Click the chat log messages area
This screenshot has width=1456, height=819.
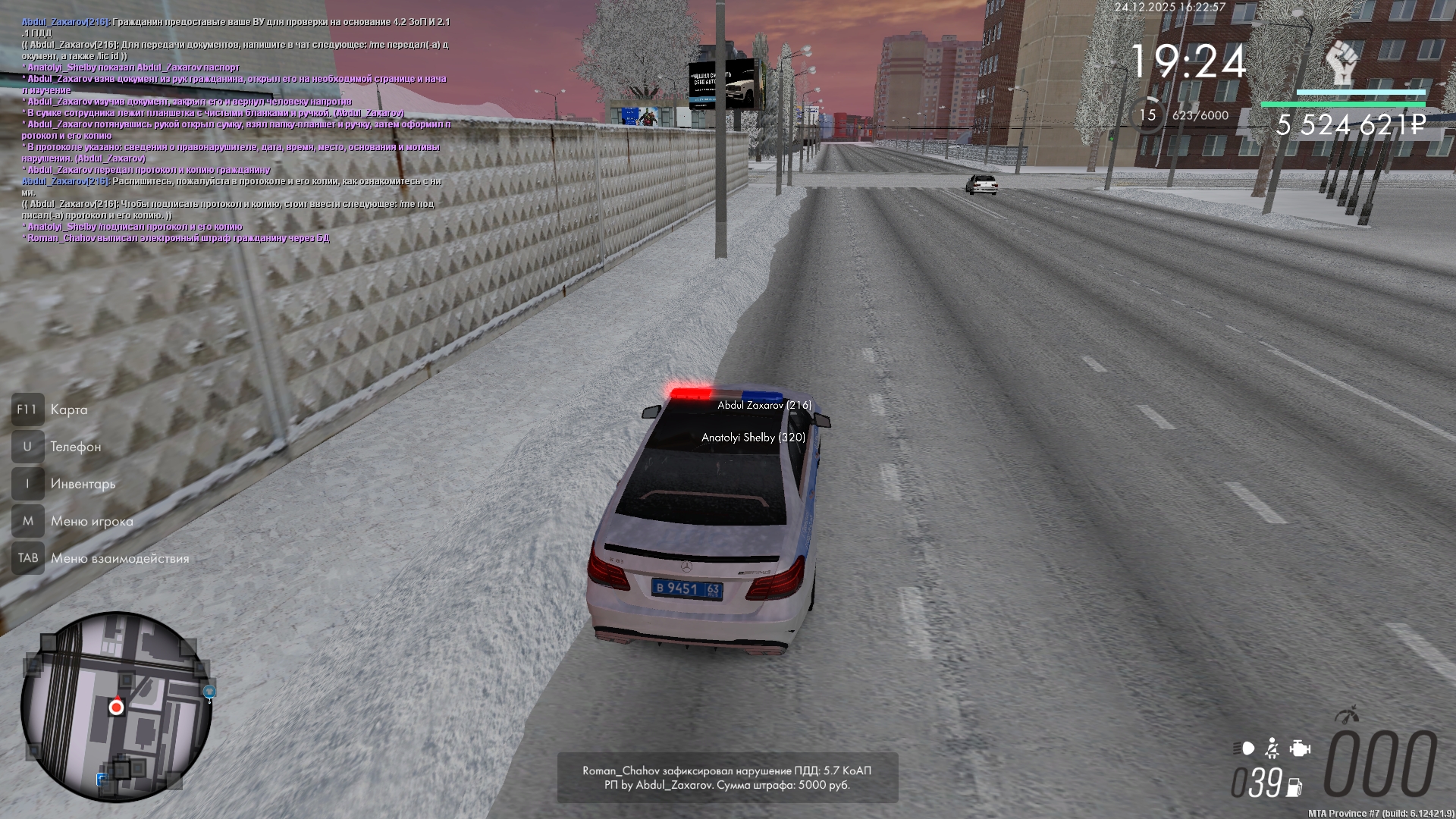235,130
